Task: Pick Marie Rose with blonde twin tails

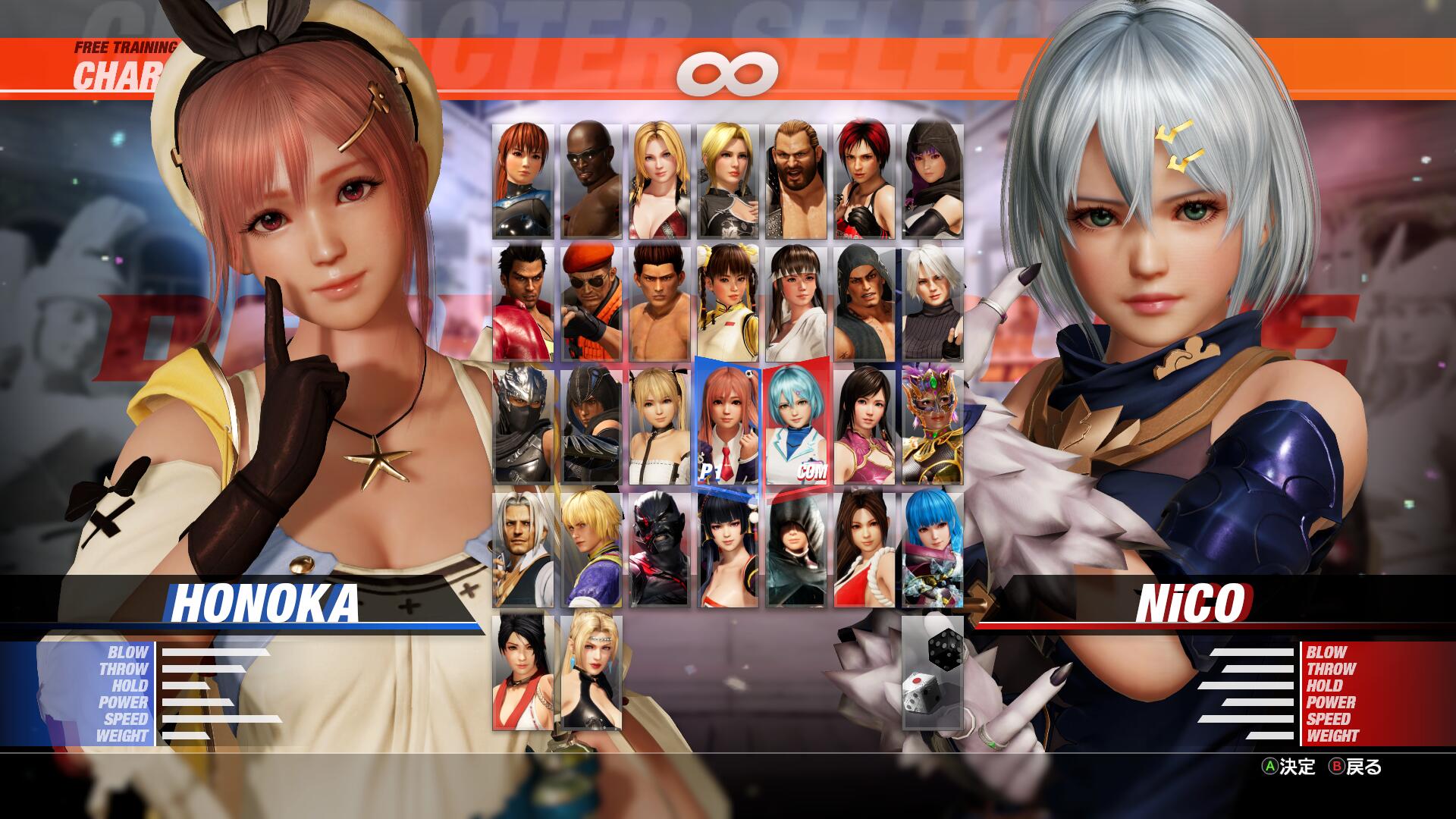Action: (660, 427)
